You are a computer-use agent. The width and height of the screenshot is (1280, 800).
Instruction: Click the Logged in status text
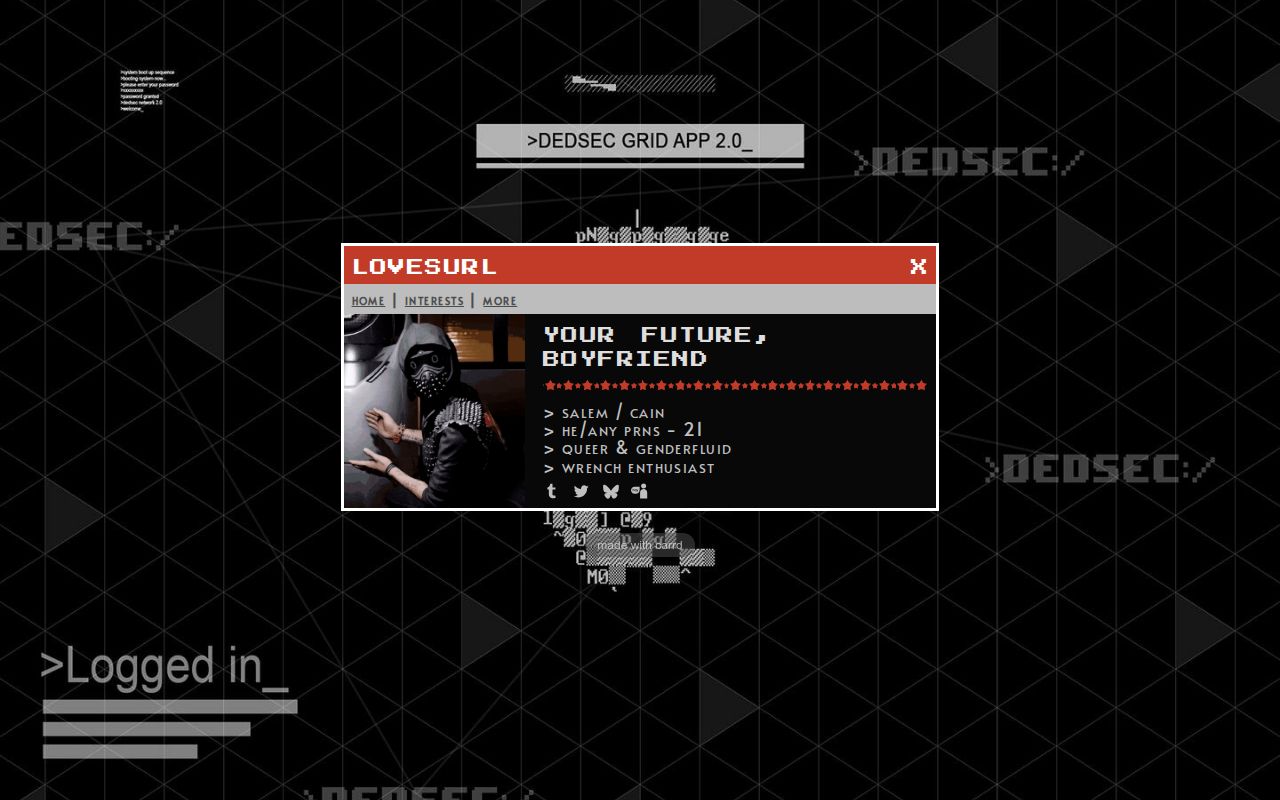(x=166, y=666)
